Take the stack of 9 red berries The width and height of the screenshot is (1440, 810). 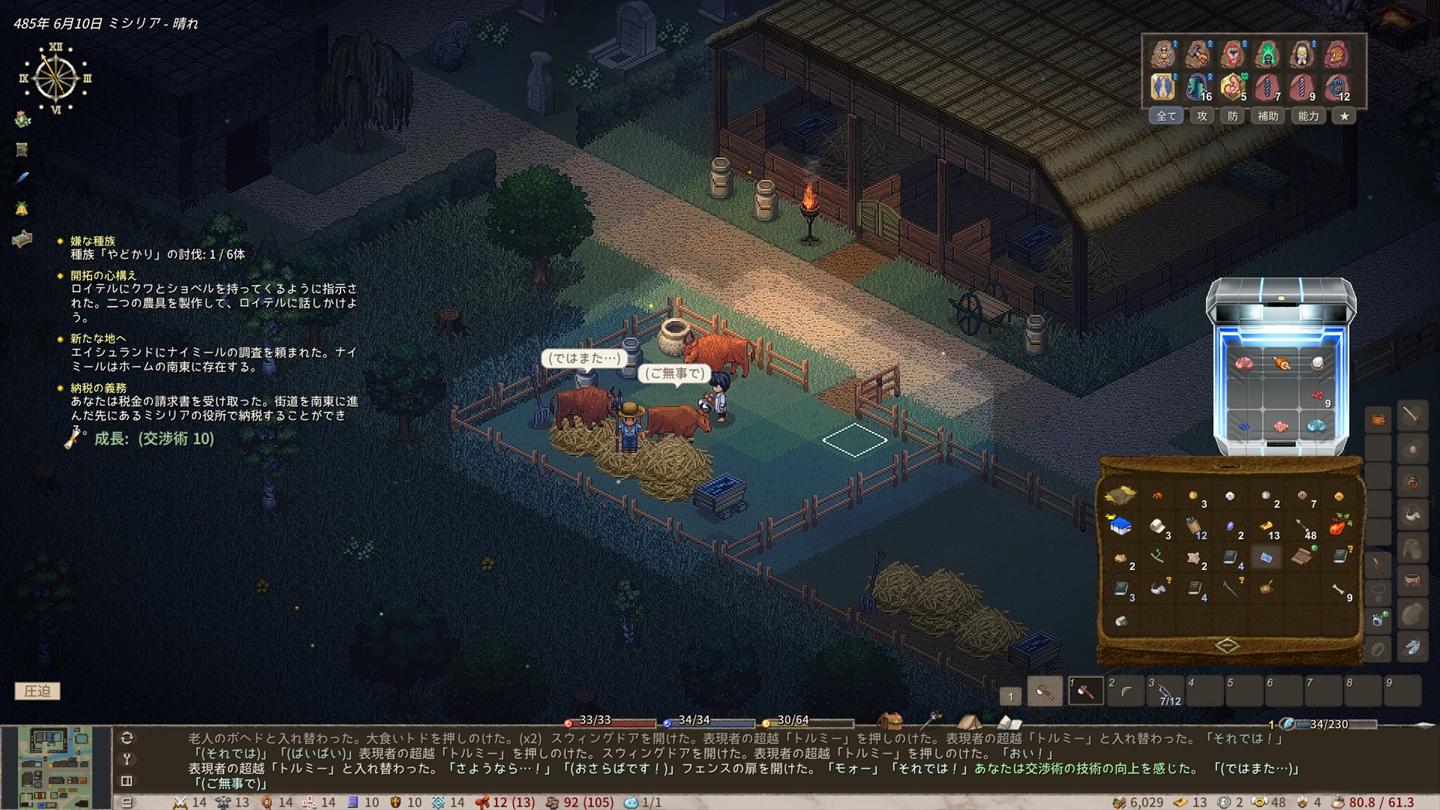pos(1317,396)
